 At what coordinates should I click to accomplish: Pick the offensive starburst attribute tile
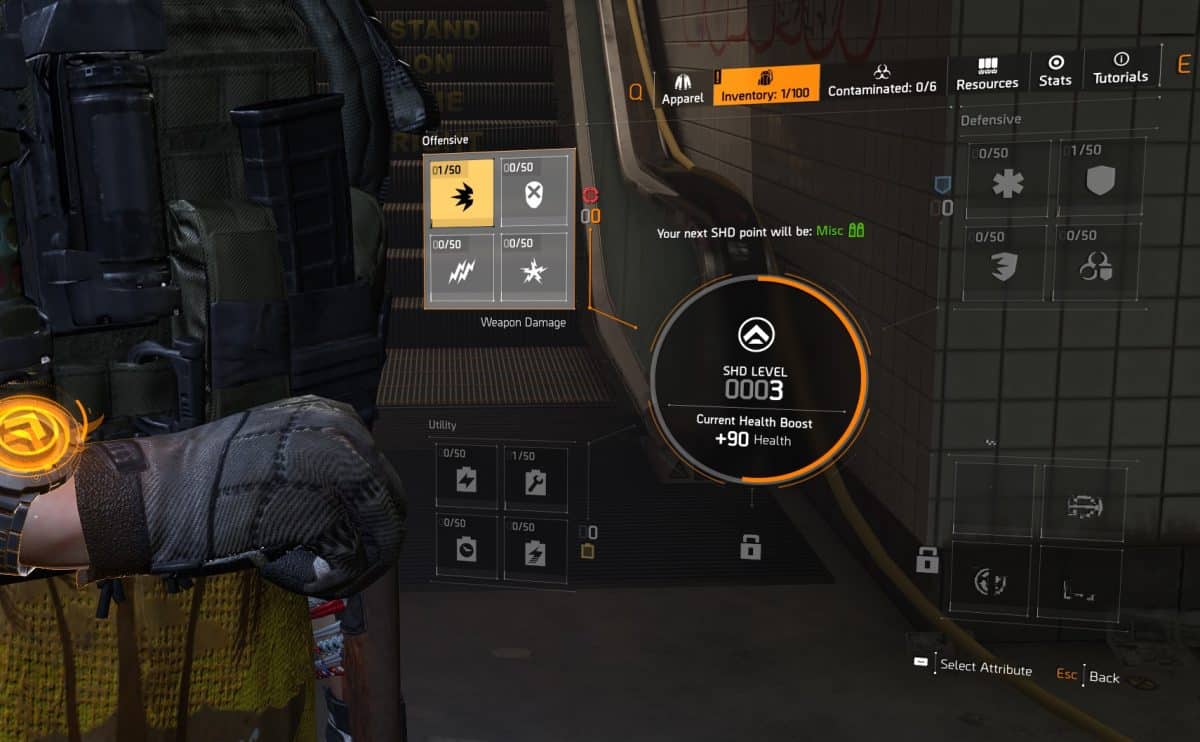pyautogui.click(x=532, y=267)
